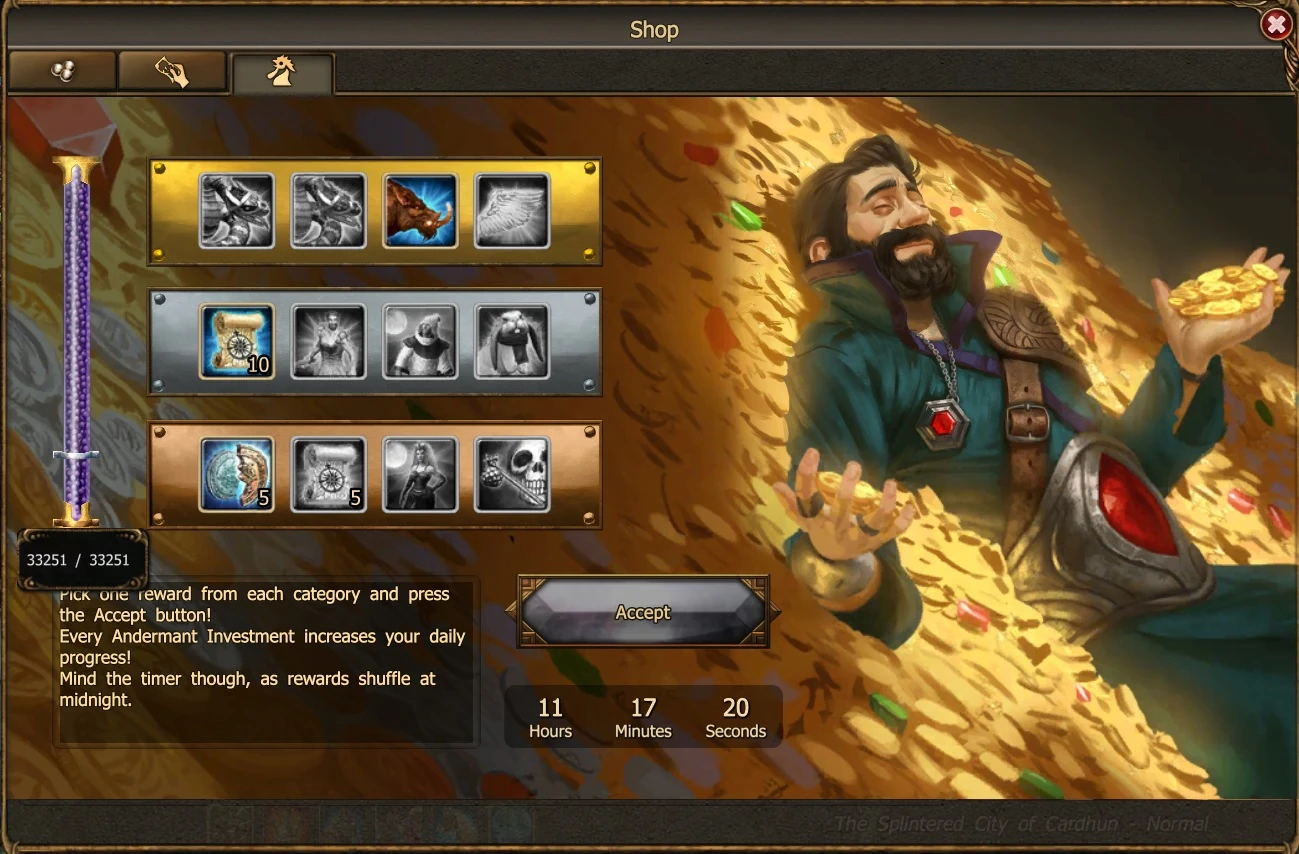This screenshot has width=1299, height=854.
Task: Switch to the hand-with-card shop tab
Action: [x=172, y=70]
